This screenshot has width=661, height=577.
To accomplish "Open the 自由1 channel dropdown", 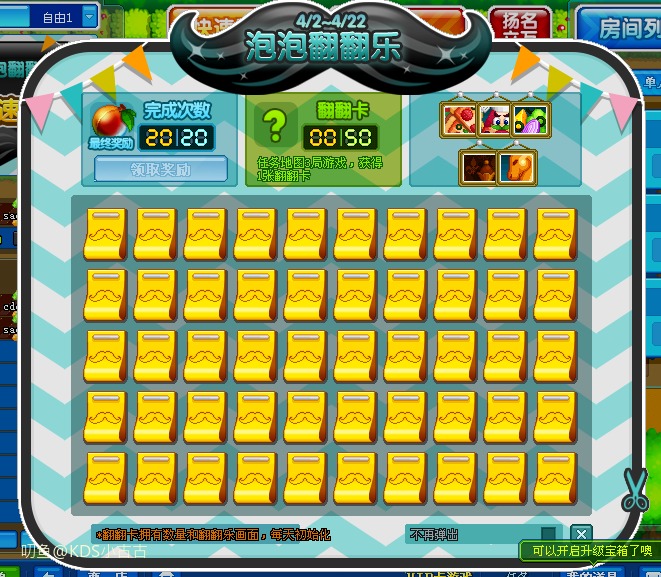I will coord(90,16).
